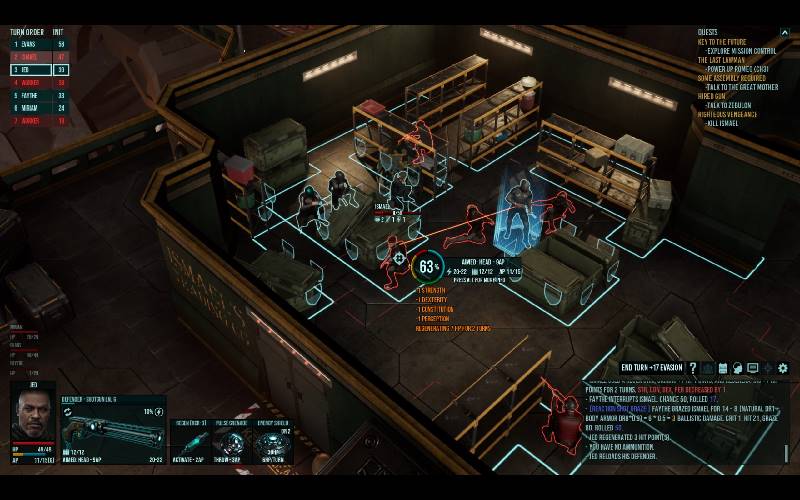End the turn for +17 evasion

[x=651, y=368]
